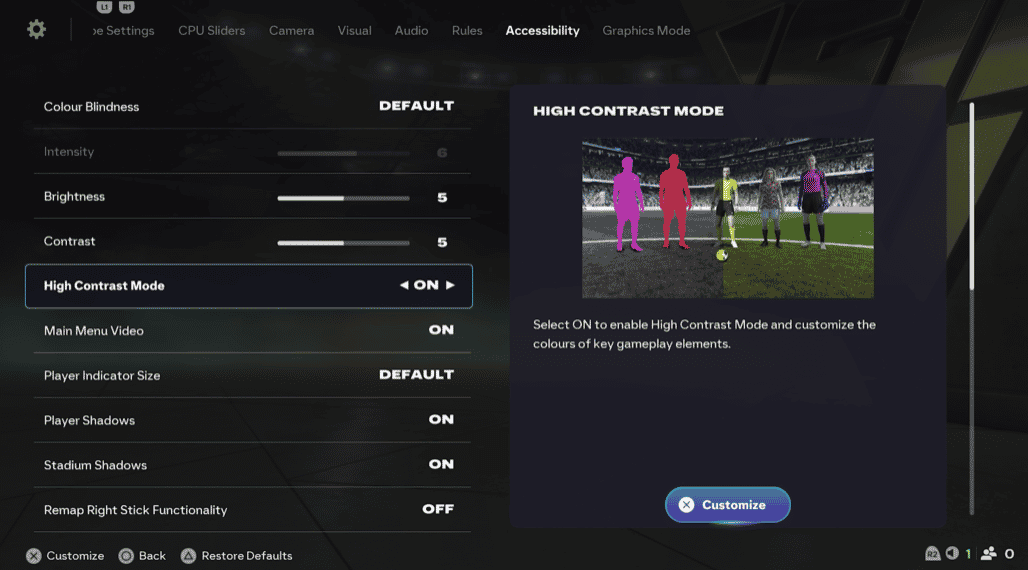Switch to Graphics Mode tab
This screenshot has height=570, width=1028.
pos(646,31)
